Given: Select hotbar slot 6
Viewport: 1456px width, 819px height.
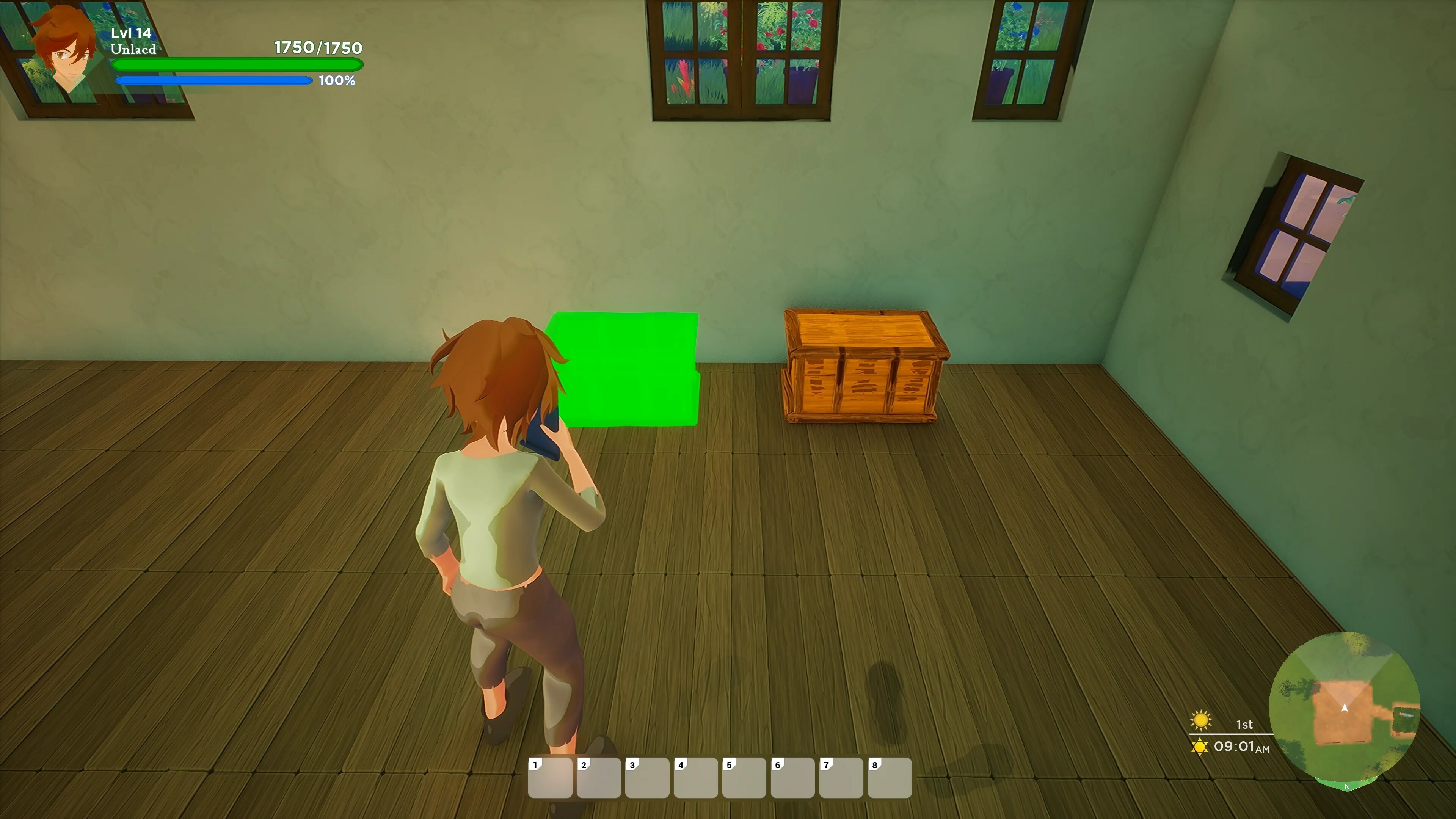Looking at the screenshot, I should pyautogui.click(x=792, y=780).
